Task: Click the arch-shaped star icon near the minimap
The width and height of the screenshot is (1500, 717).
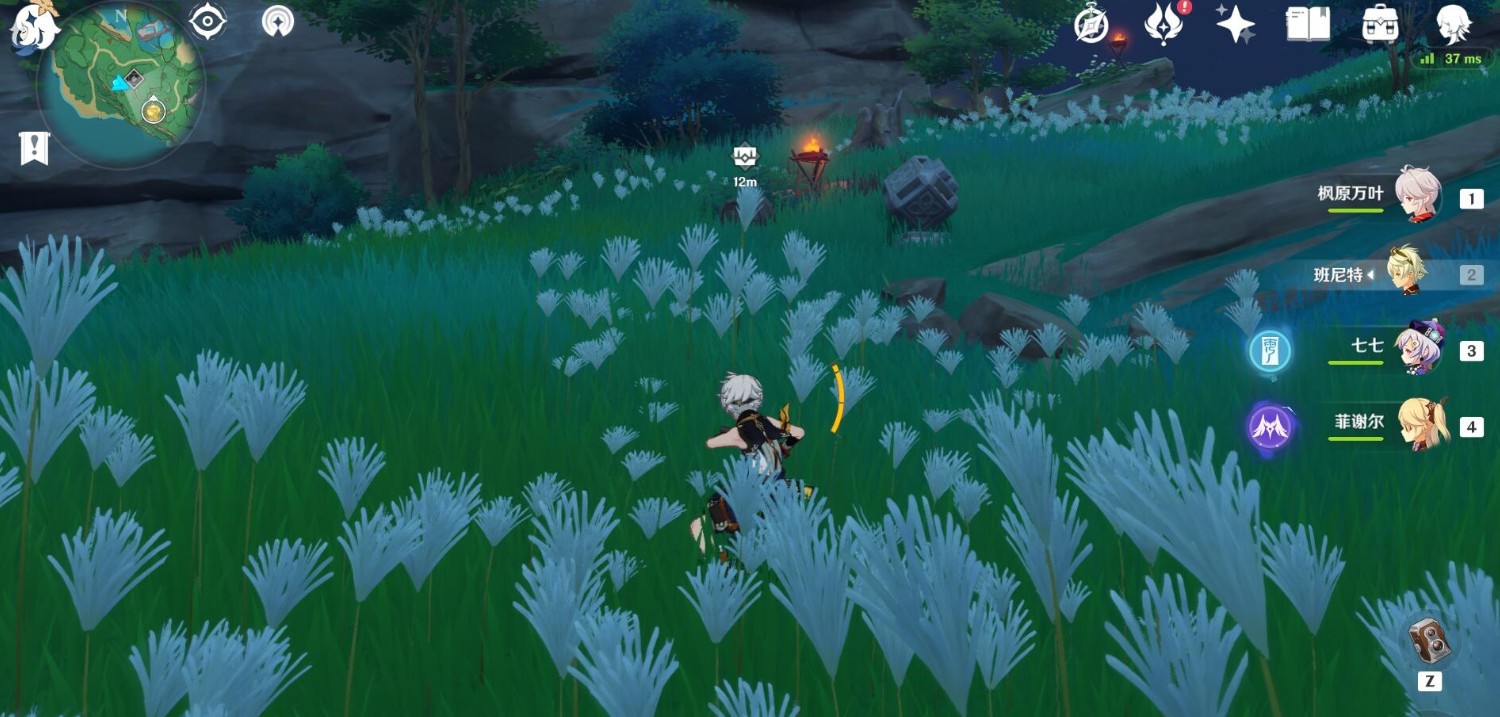Action: tap(278, 21)
